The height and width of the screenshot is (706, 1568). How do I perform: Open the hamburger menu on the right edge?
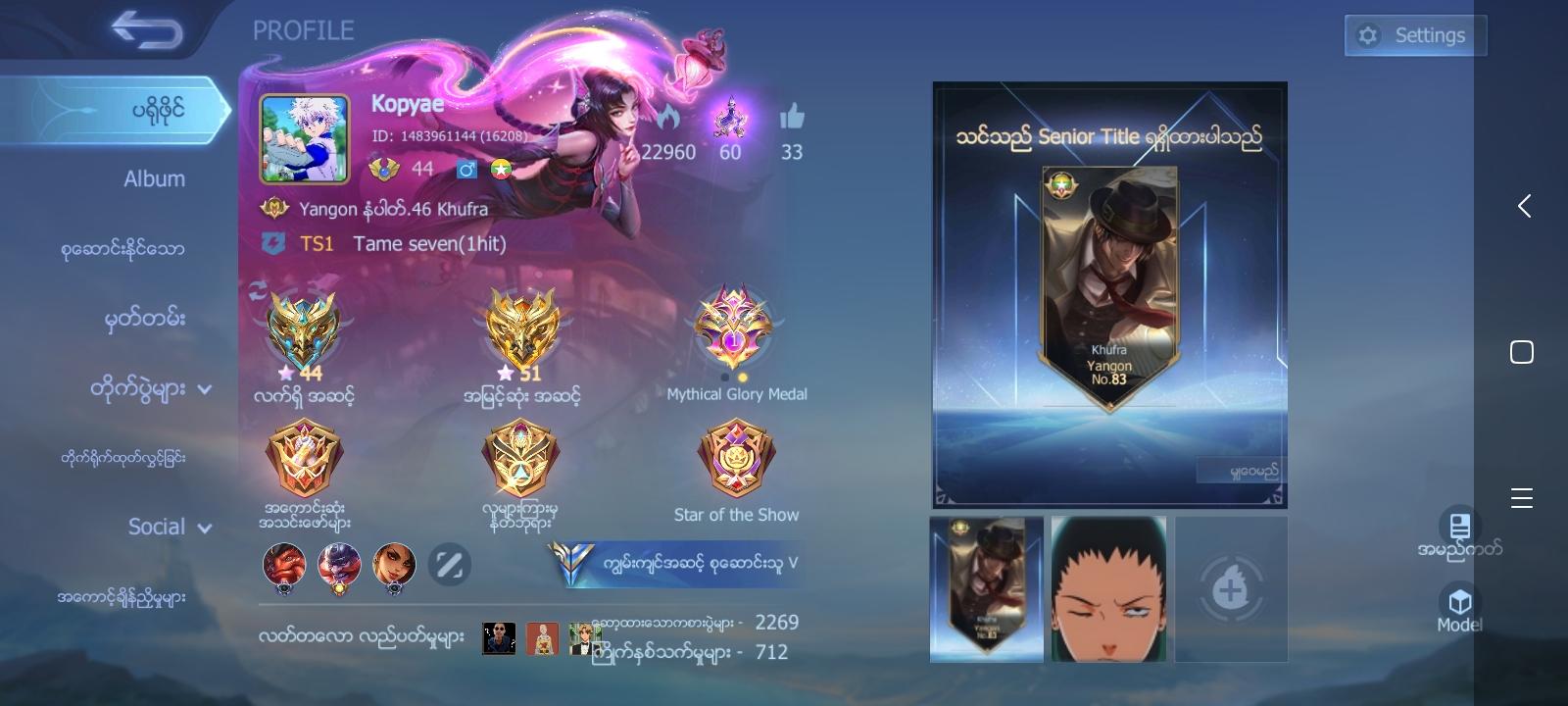[x=1523, y=498]
